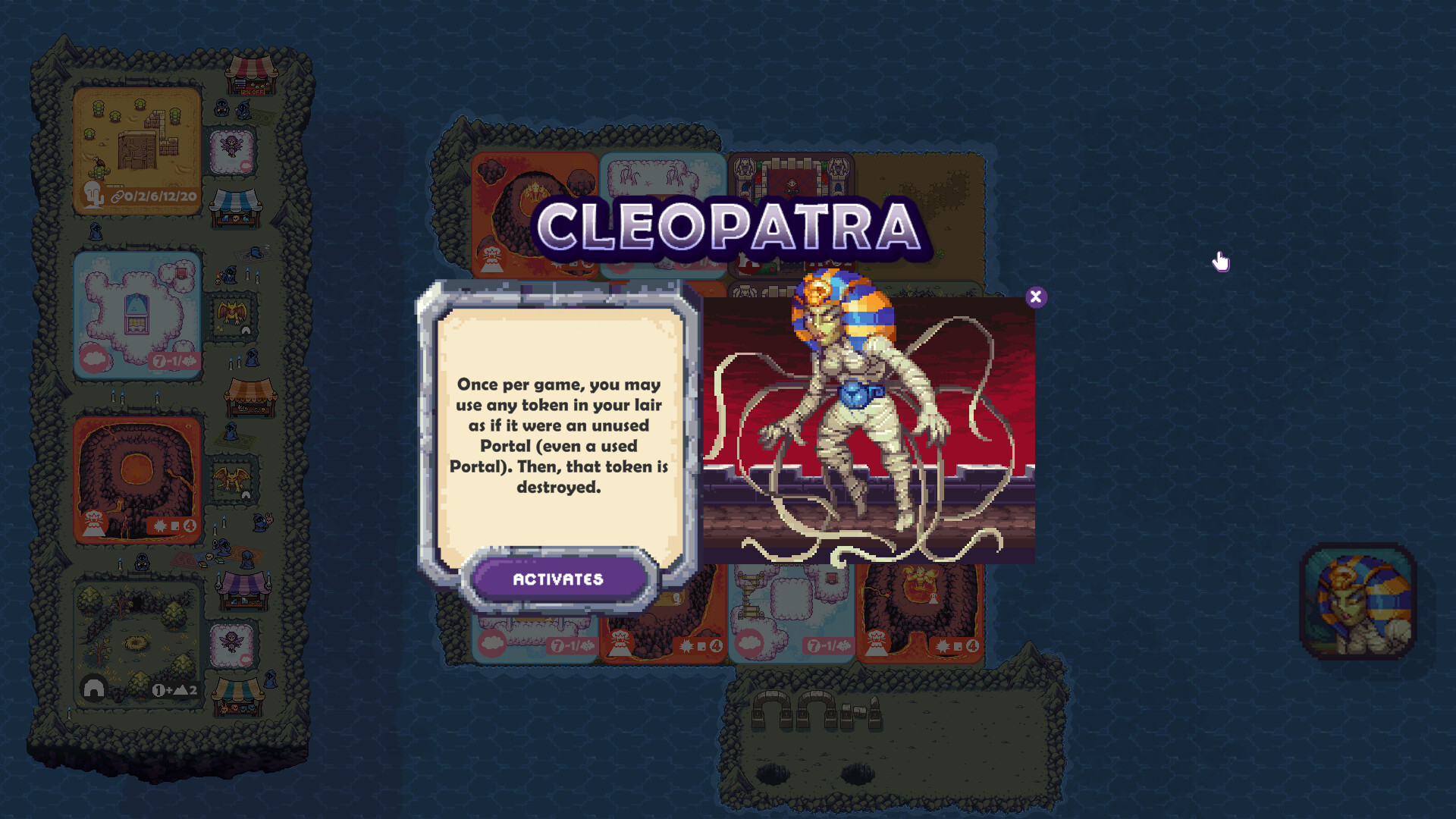The image size is (1456, 819).
Task: Select the dragon token perched near the volcano card
Action: (x=231, y=478)
